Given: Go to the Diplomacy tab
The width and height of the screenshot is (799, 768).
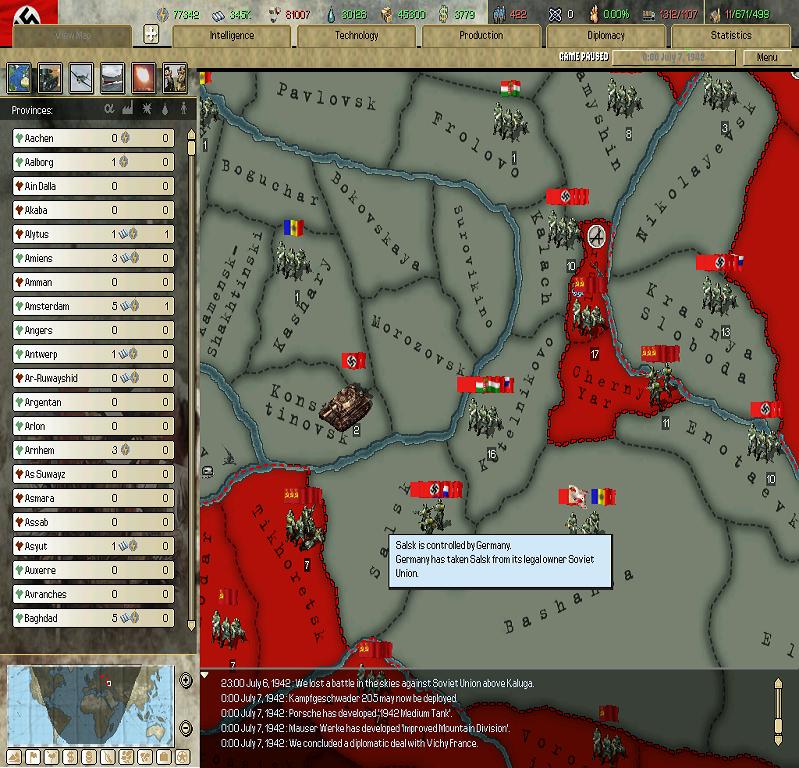Looking at the screenshot, I should [x=605, y=36].
